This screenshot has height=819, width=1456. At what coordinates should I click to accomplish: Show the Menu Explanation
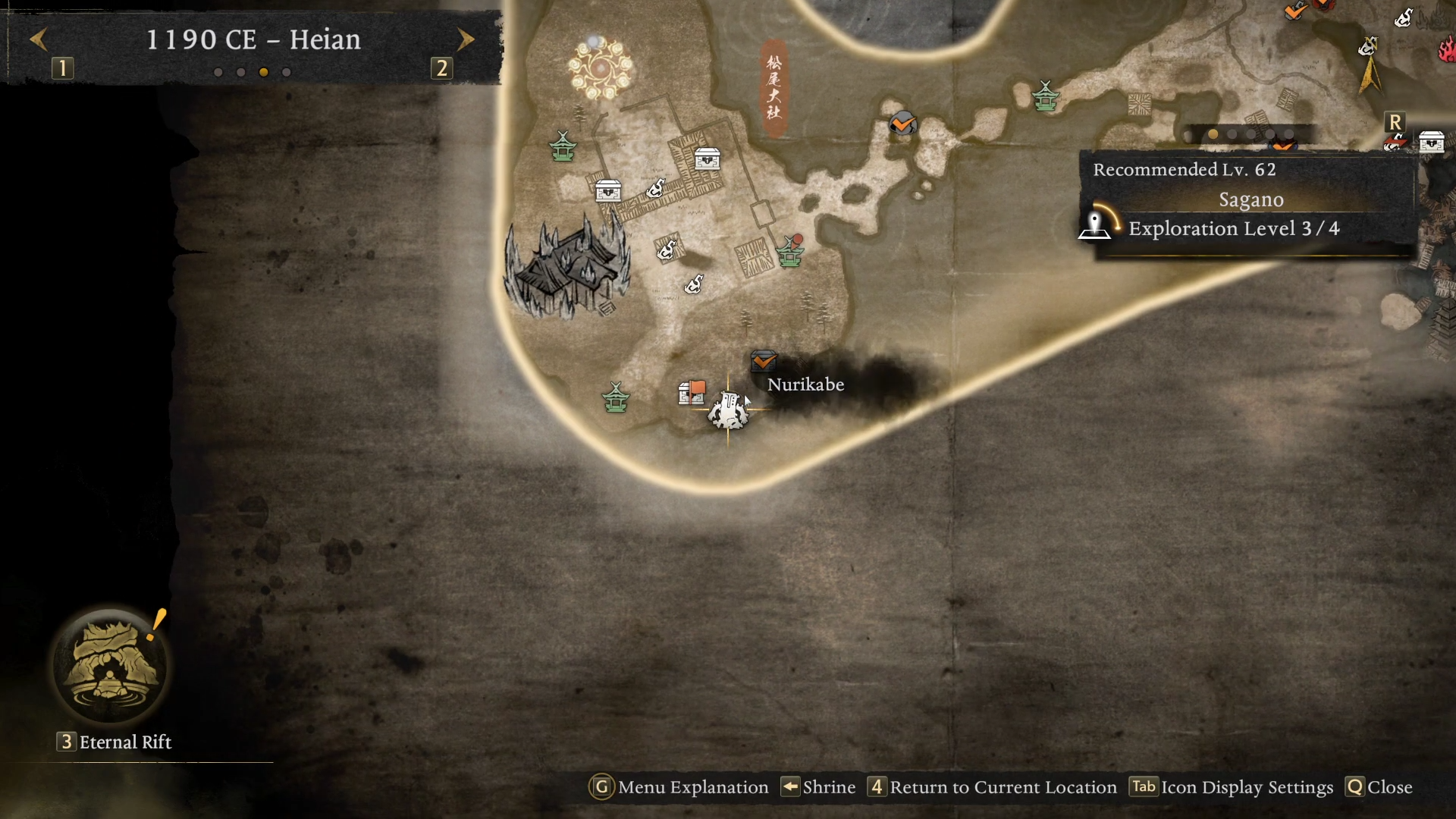pyautogui.click(x=679, y=787)
